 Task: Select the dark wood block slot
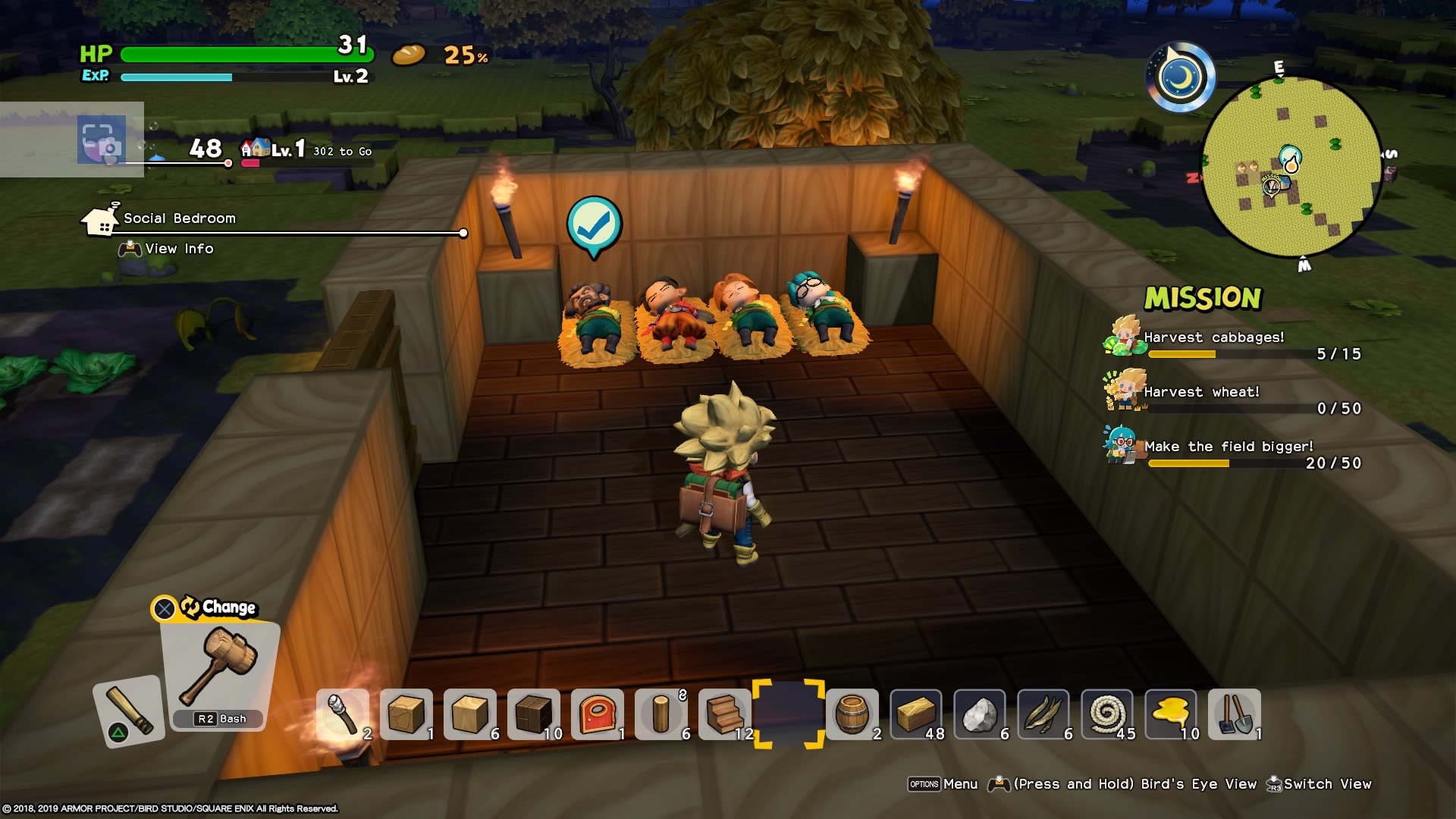point(534,714)
